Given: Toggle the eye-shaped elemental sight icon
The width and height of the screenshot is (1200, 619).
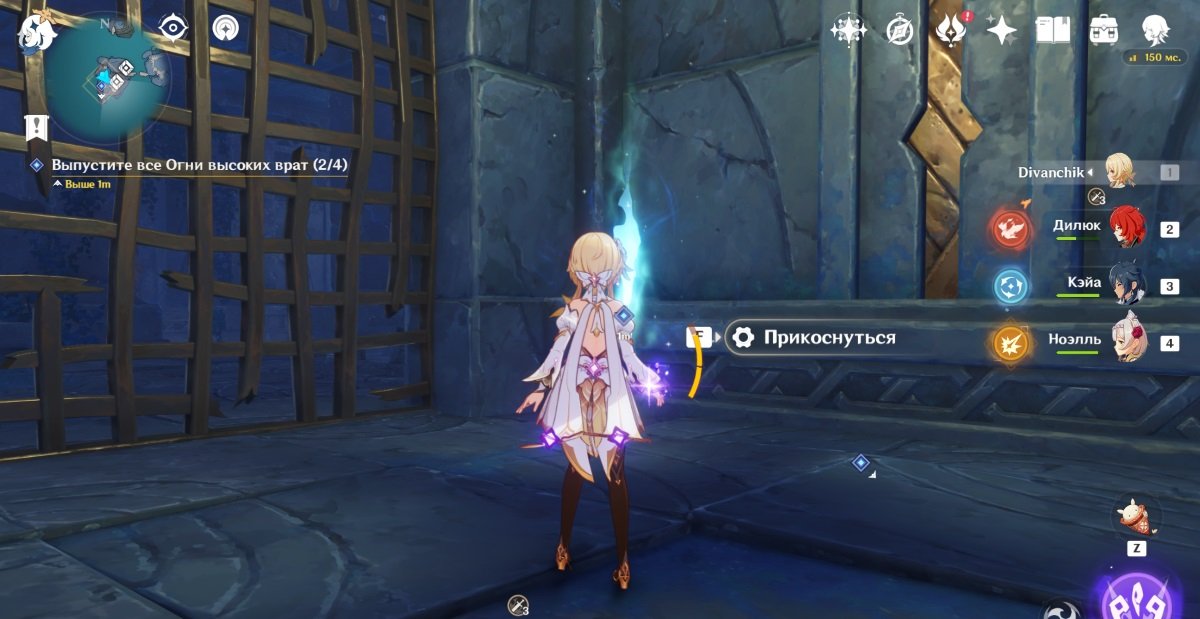Looking at the screenshot, I should (174, 28).
